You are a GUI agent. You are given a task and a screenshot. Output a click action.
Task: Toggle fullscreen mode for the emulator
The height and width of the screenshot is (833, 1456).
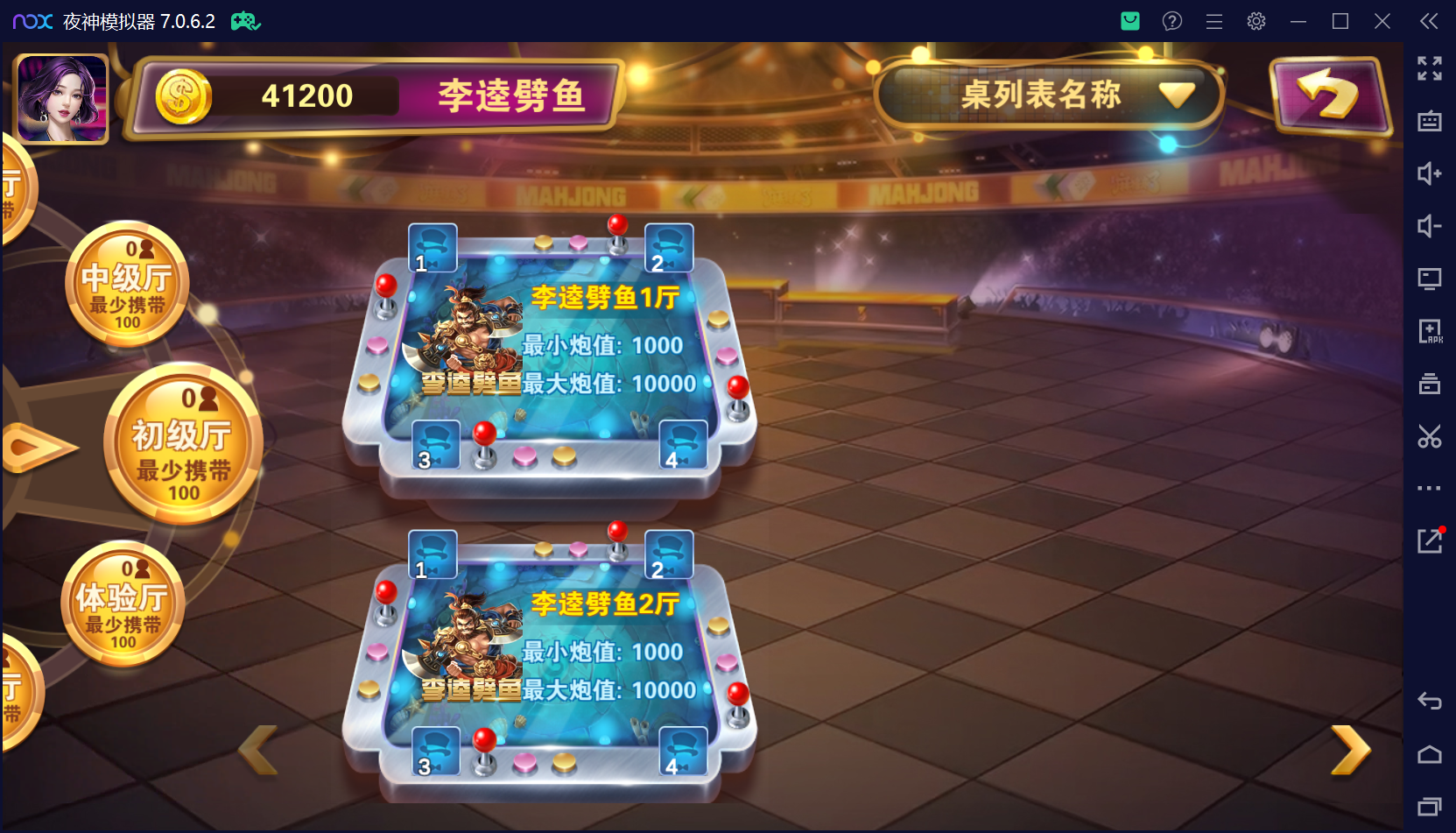1430,68
